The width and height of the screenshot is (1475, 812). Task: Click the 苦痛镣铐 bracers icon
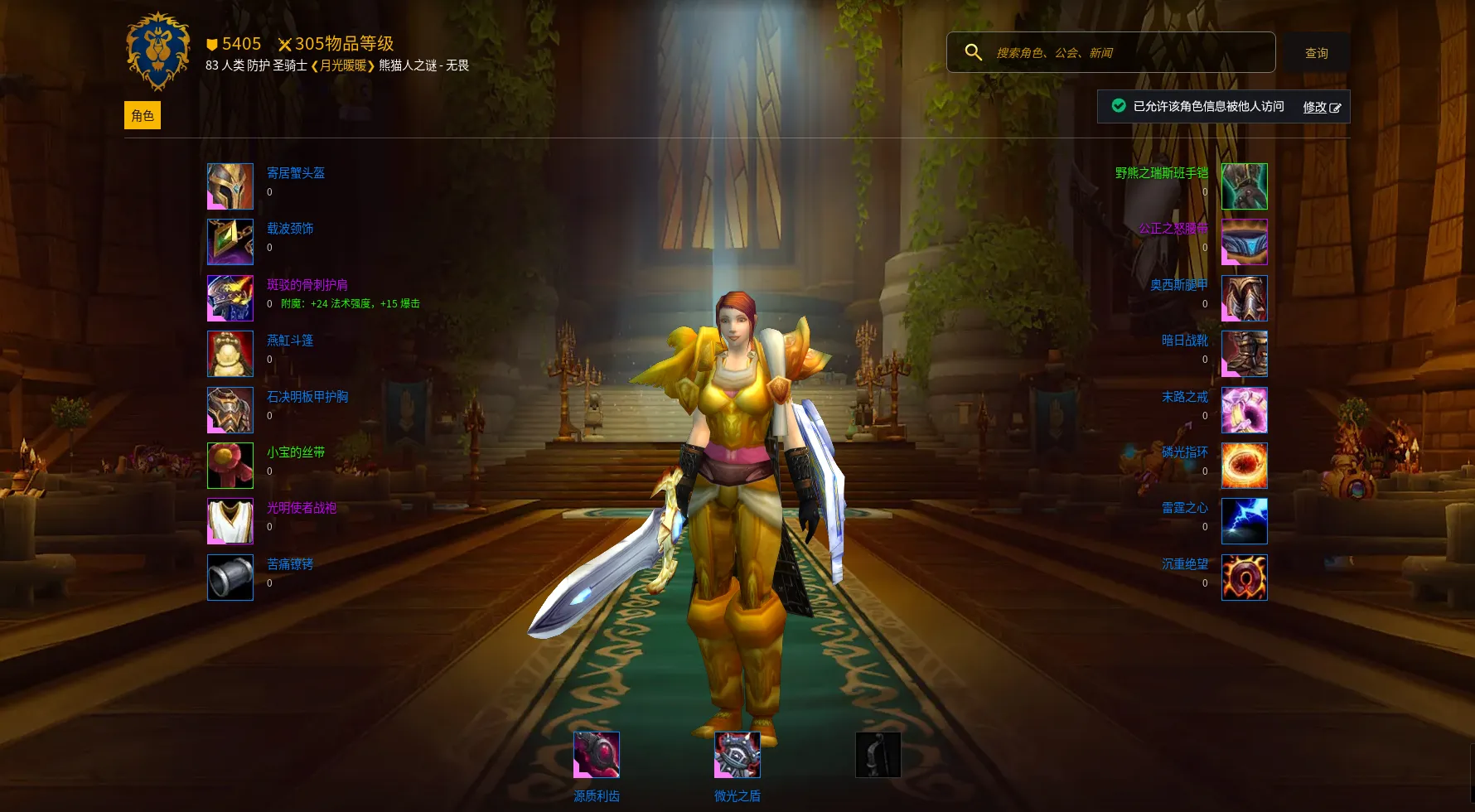(x=230, y=578)
